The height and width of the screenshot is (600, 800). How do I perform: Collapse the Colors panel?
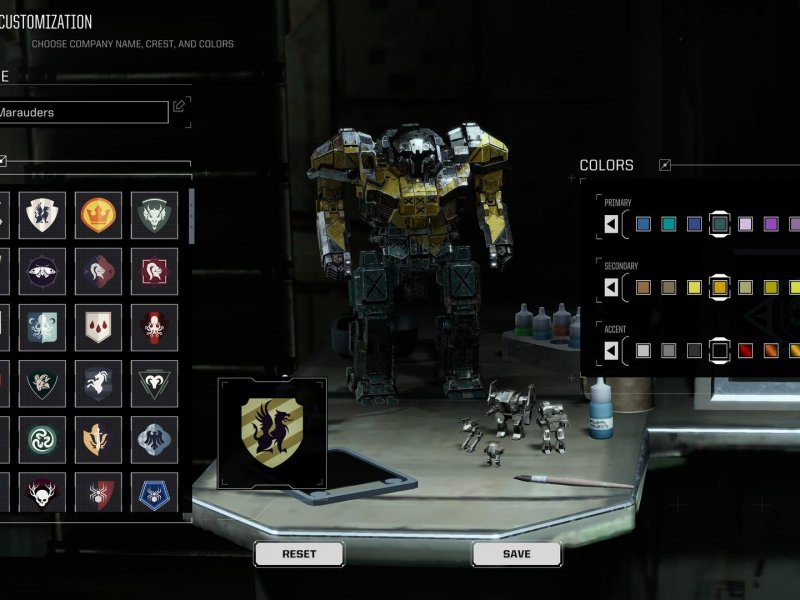pos(665,165)
